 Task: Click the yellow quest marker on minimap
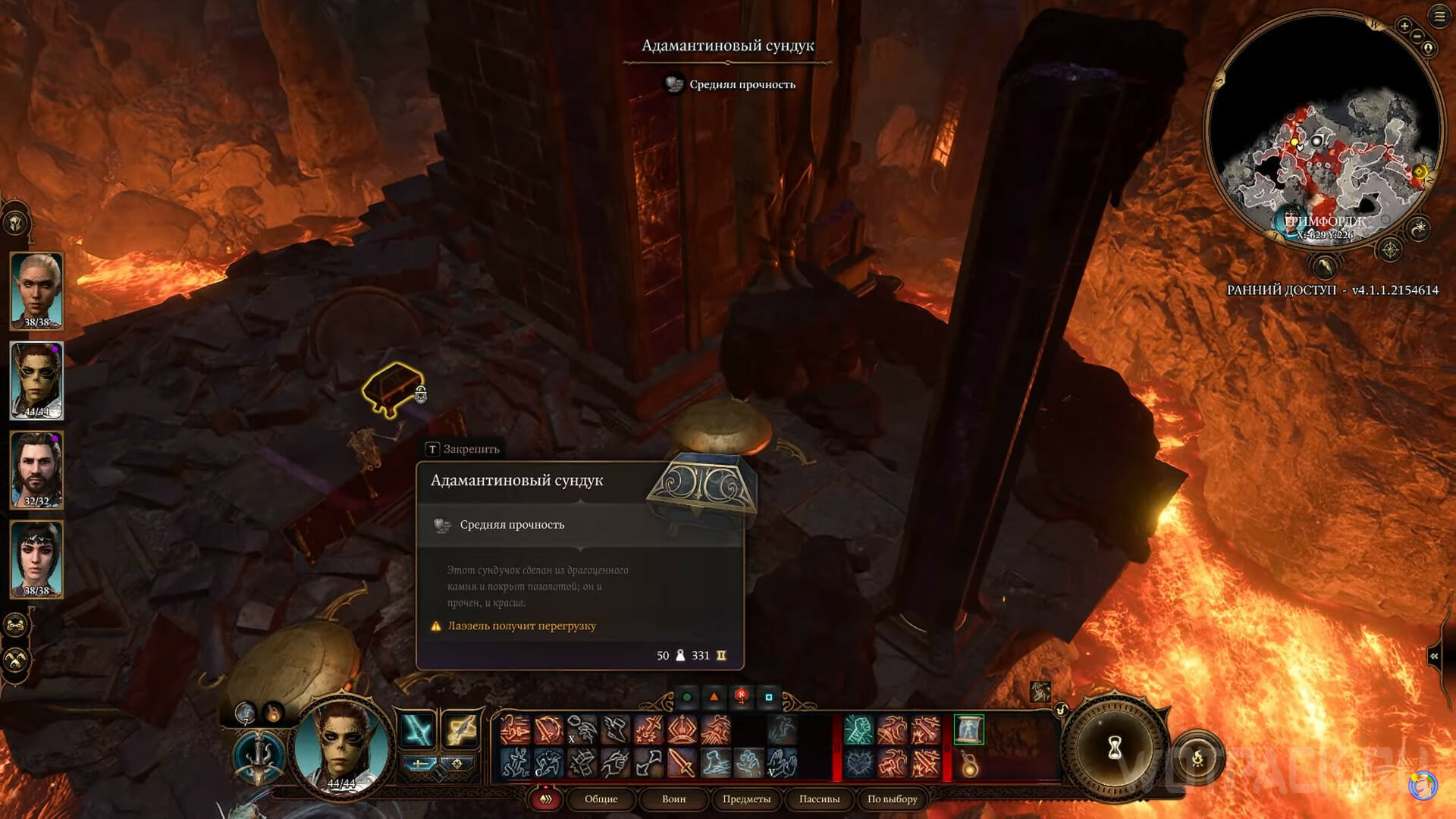pyautogui.click(x=1420, y=172)
